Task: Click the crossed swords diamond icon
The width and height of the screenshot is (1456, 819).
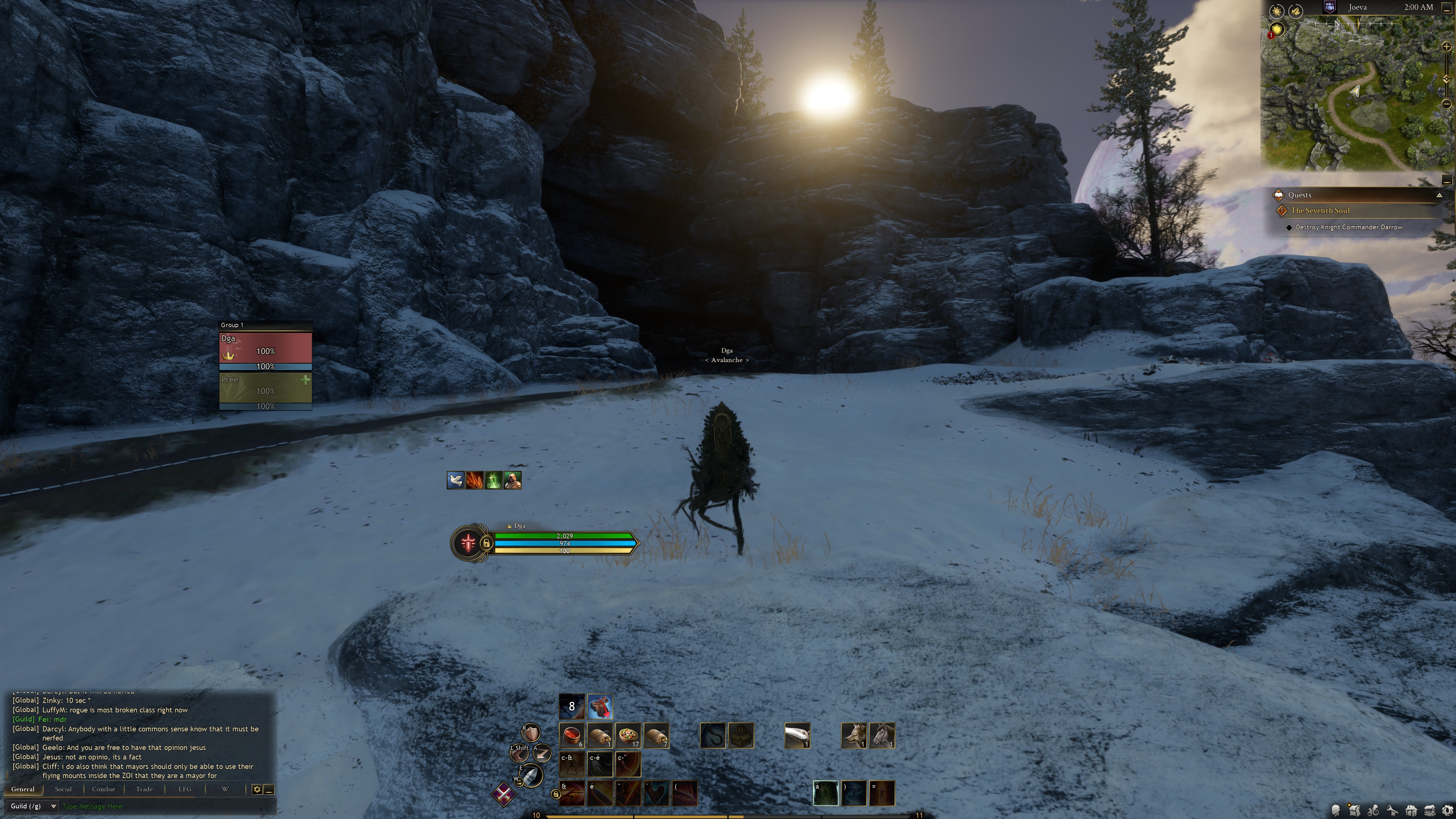Action: [502, 794]
